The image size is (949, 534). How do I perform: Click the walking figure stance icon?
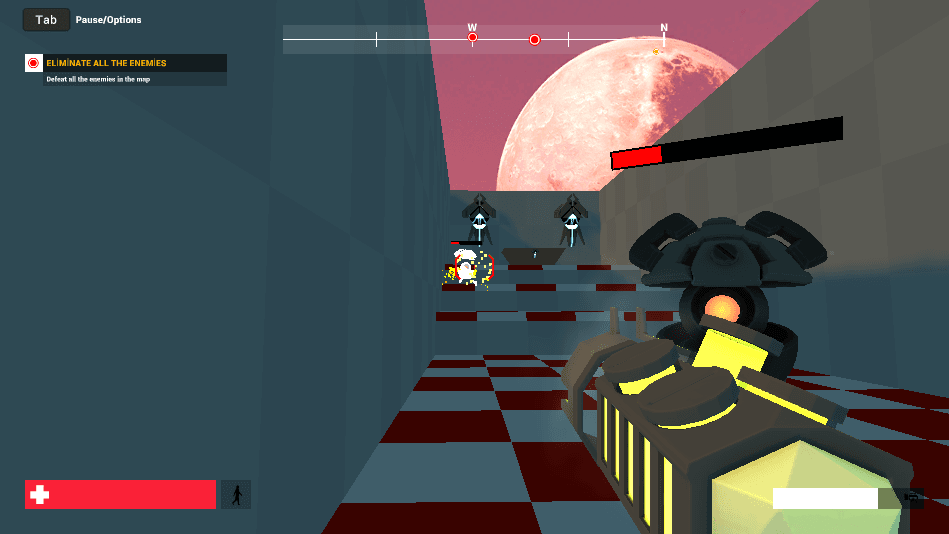(237, 495)
